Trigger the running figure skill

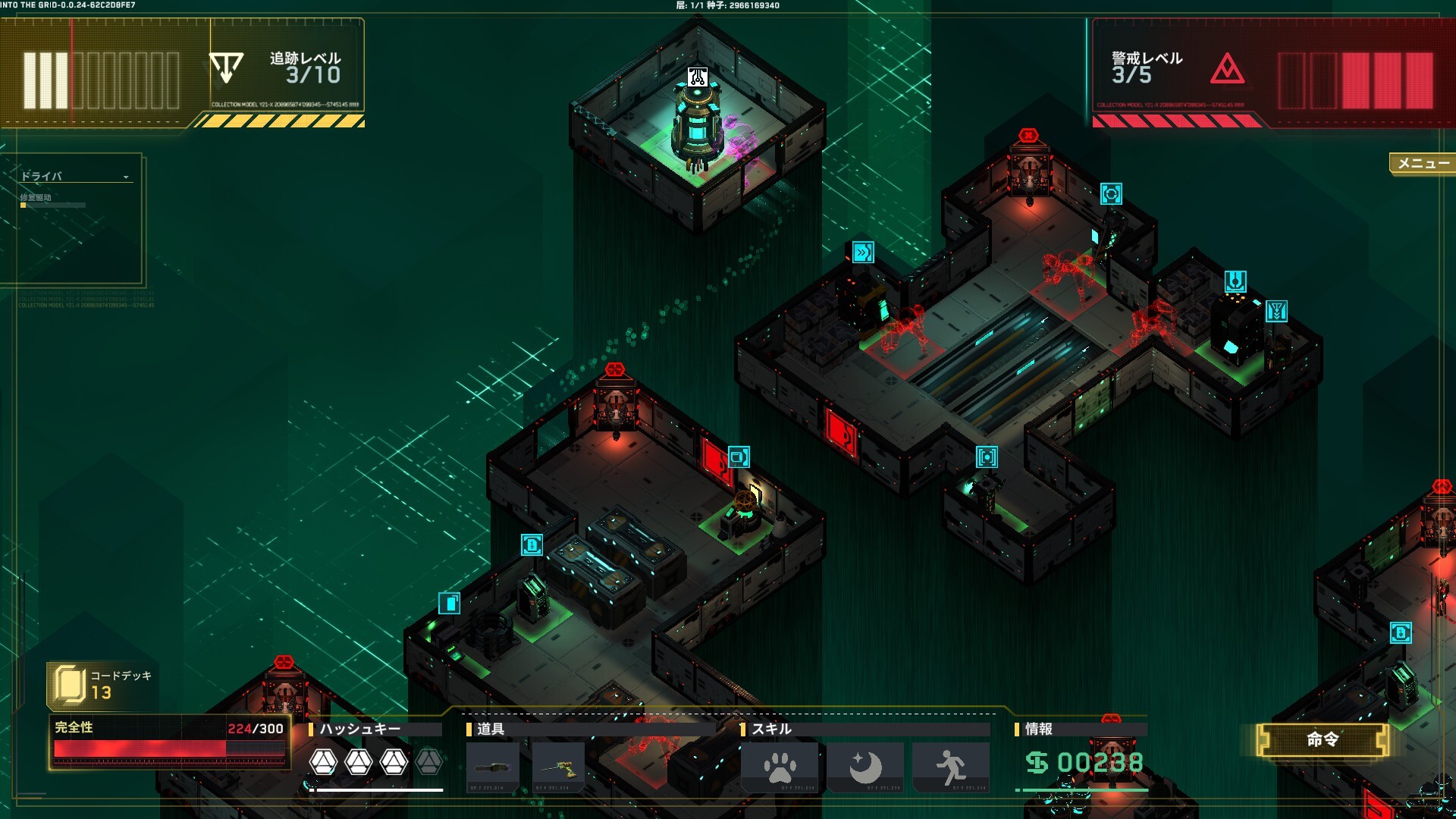pyautogui.click(x=951, y=767)
